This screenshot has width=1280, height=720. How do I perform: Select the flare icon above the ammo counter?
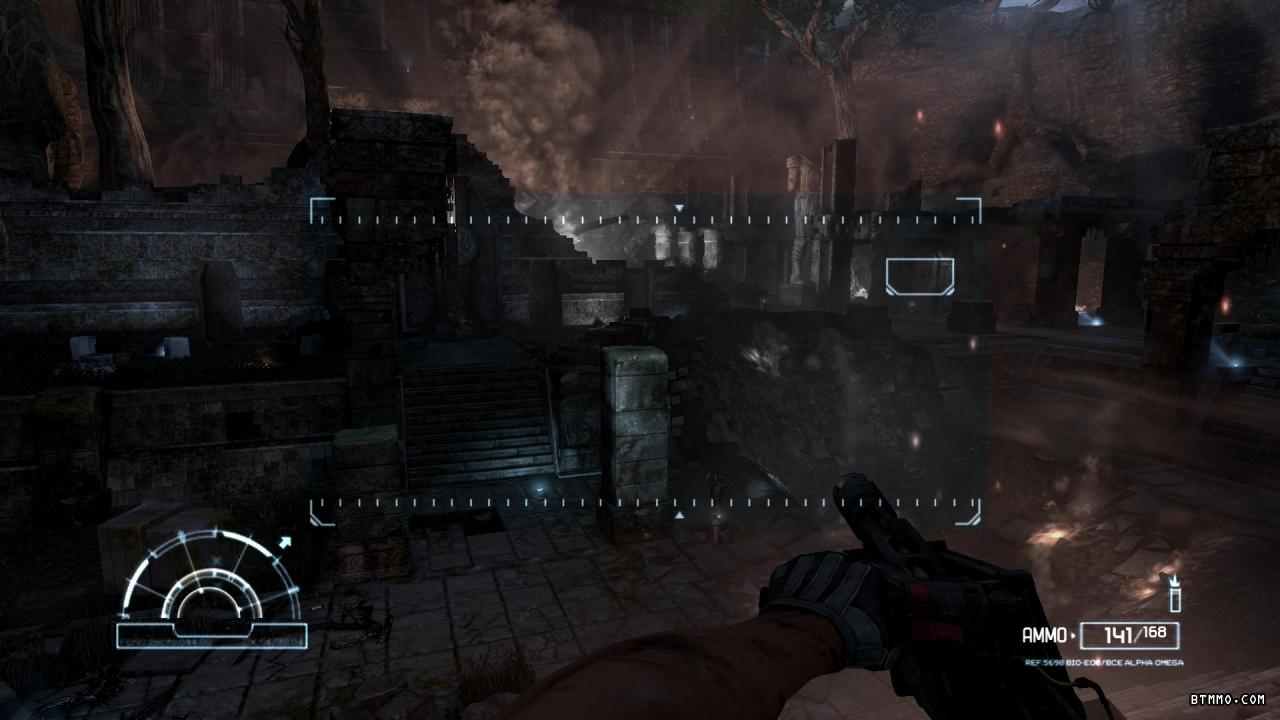point(1175,592)
